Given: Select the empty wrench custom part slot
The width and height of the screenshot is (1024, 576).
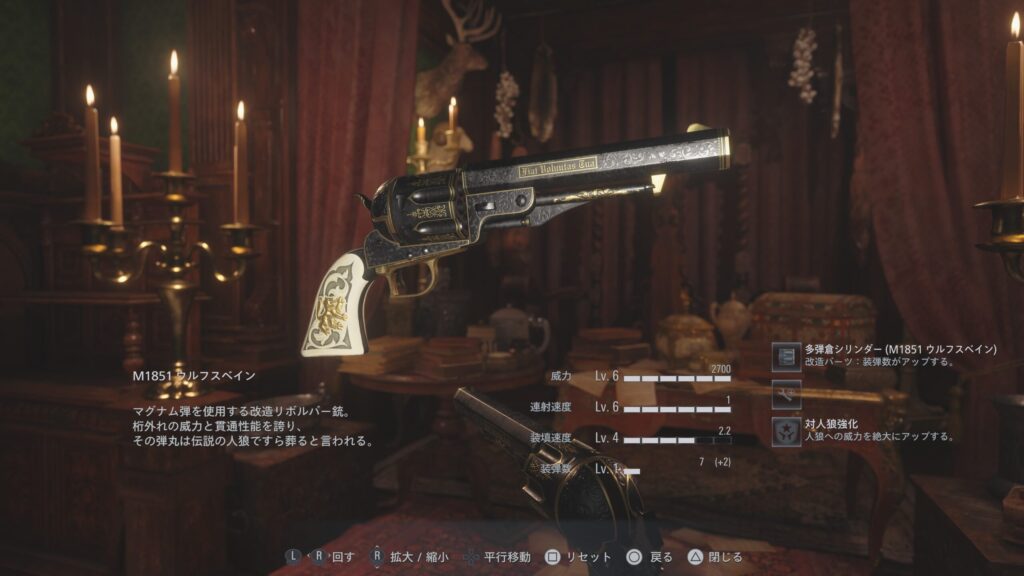Looking at the screenshot, I should pyautogui.click(x=787, y=394).
